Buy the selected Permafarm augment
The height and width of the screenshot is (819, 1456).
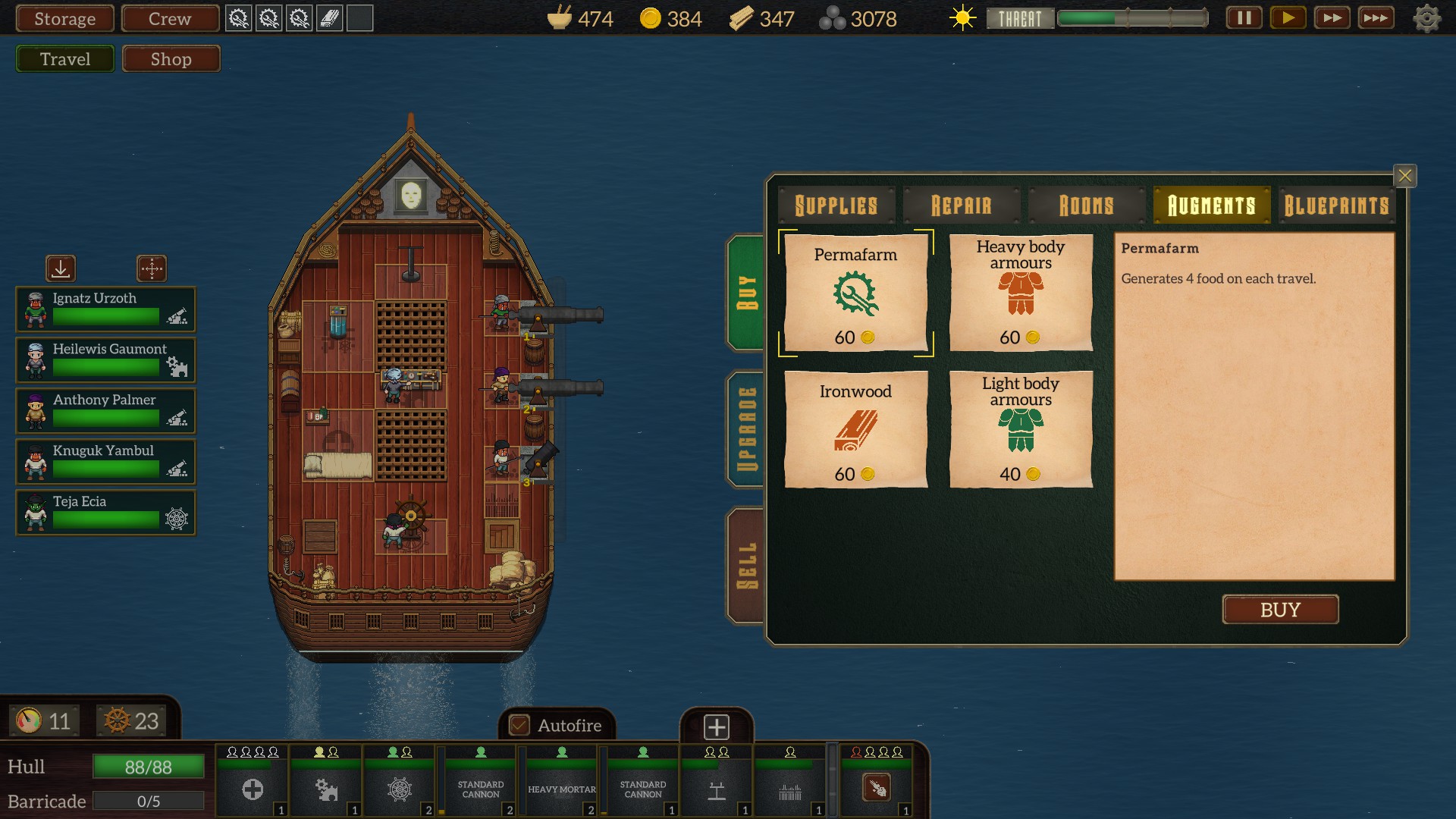(1280, 610)
